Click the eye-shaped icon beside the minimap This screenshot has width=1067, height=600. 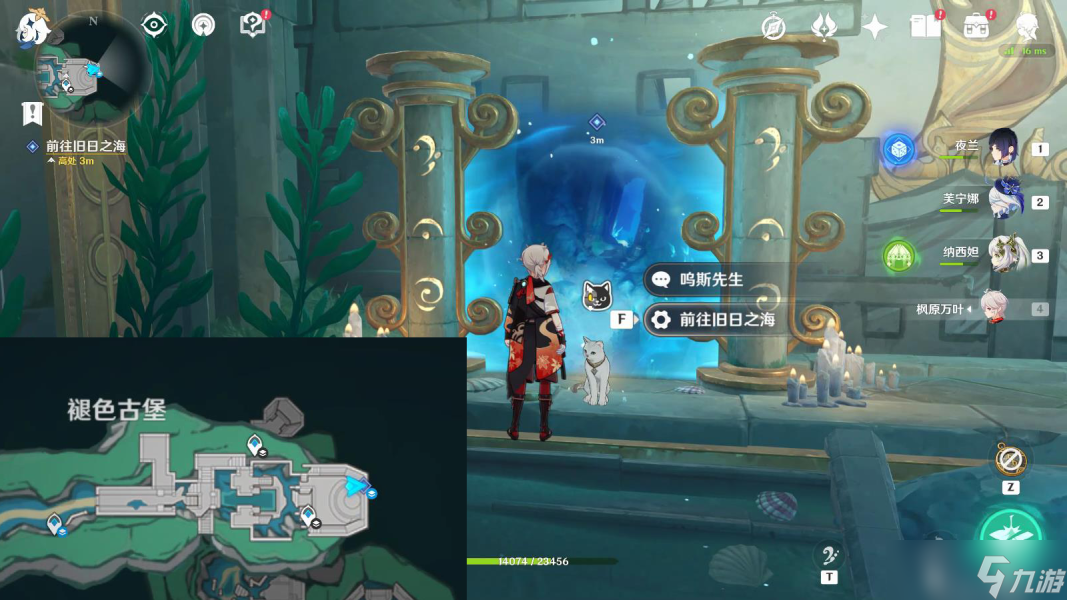pyautogui.click(x=154, y=25)
